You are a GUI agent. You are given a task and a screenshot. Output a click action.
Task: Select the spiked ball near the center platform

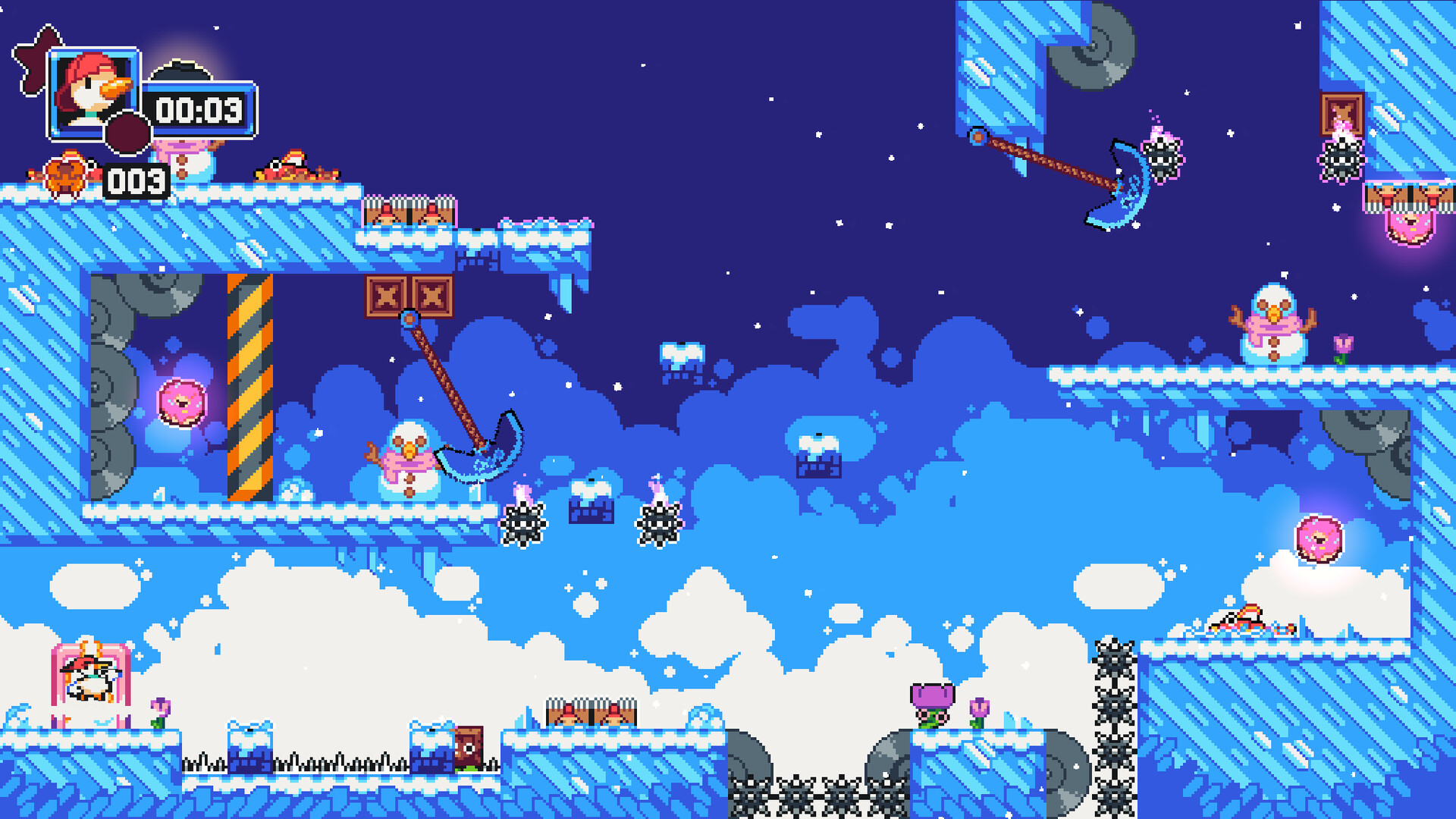tap(523, 523)
